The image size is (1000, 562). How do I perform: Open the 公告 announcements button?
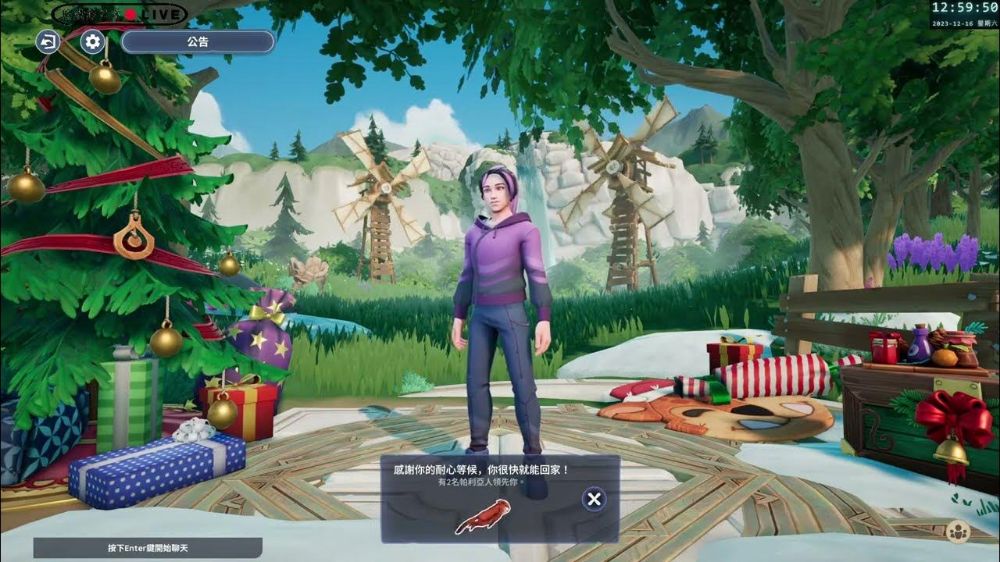point(198,42)
